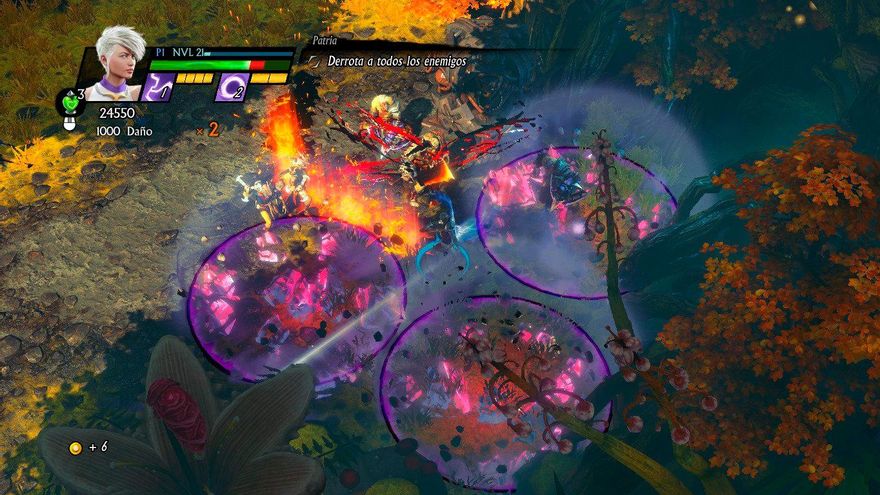Click the white-haired character portrait
The height and width of the screenshot is (495, 880).
(122, 62)
